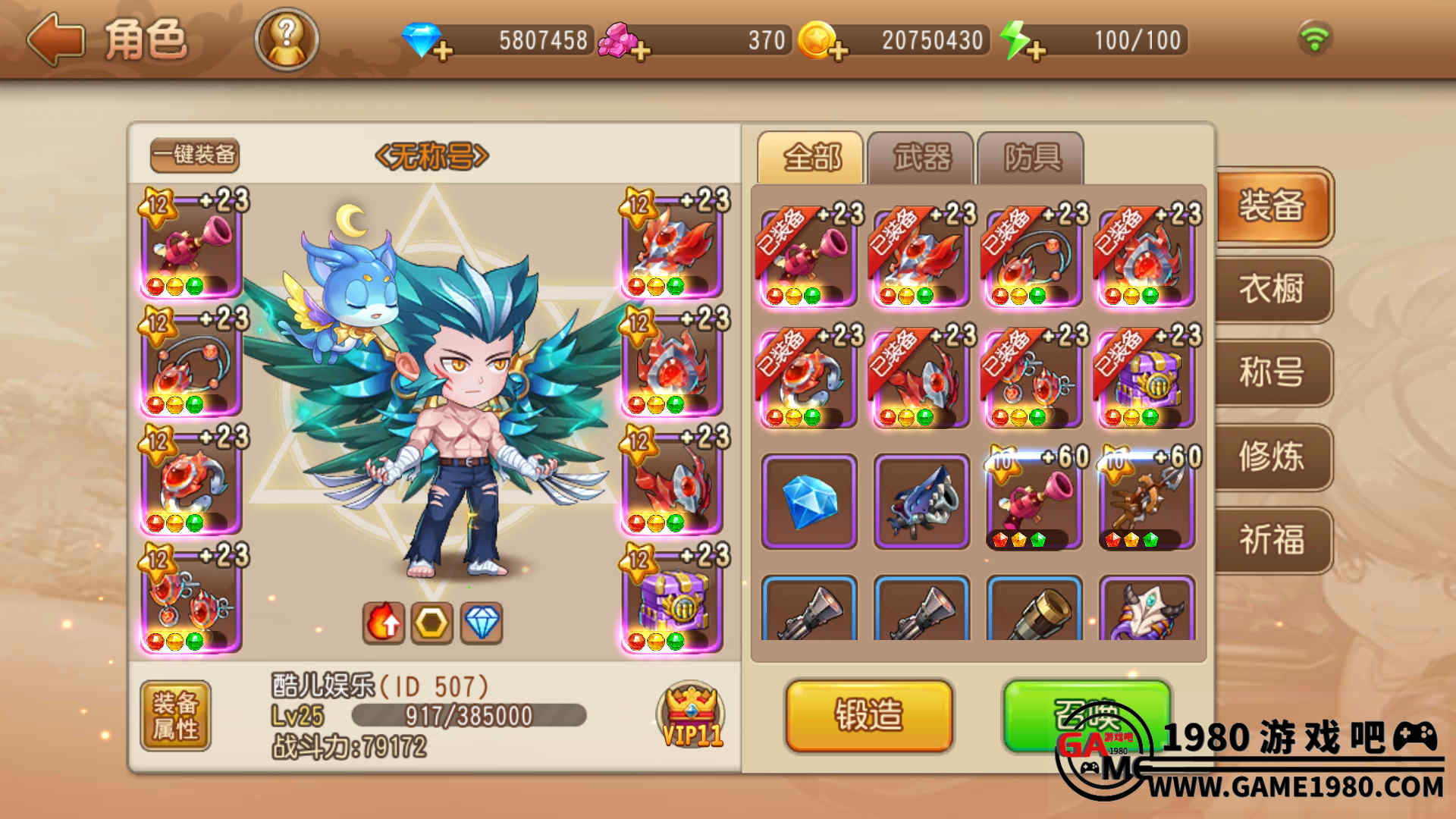This screenshot has height=819, width=1456.
Task: Click the flame upgrade icon under character
Action: (x=384, y=623)
